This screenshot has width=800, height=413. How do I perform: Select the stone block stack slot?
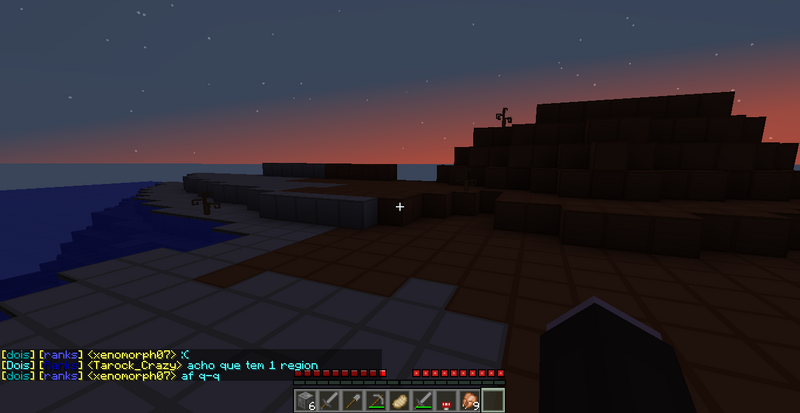click(x=307, y=401)
